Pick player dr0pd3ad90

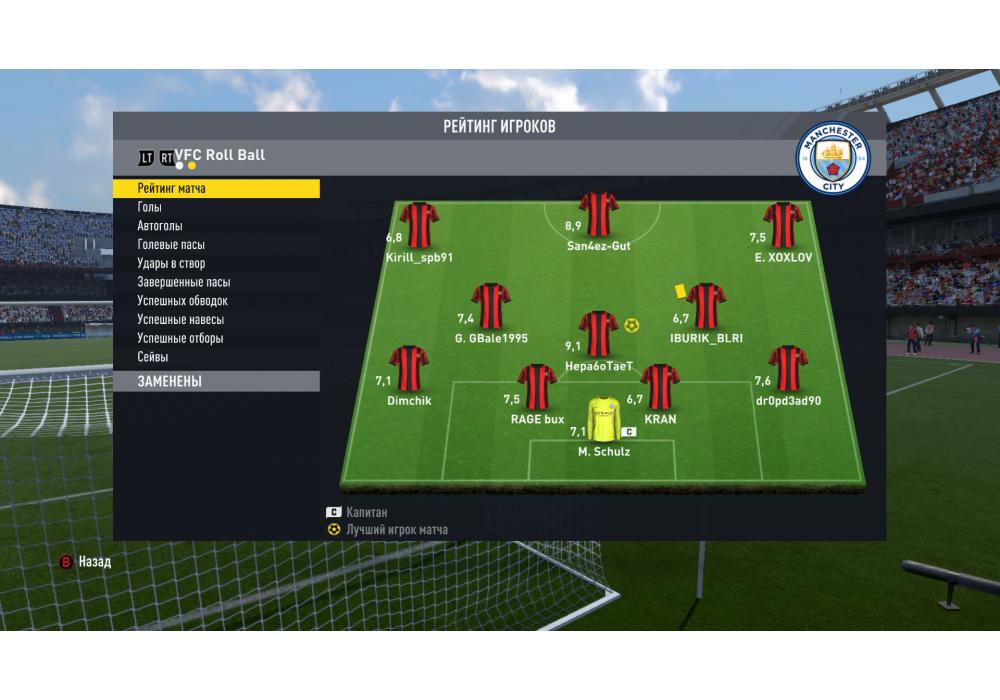tap(788, 368)
